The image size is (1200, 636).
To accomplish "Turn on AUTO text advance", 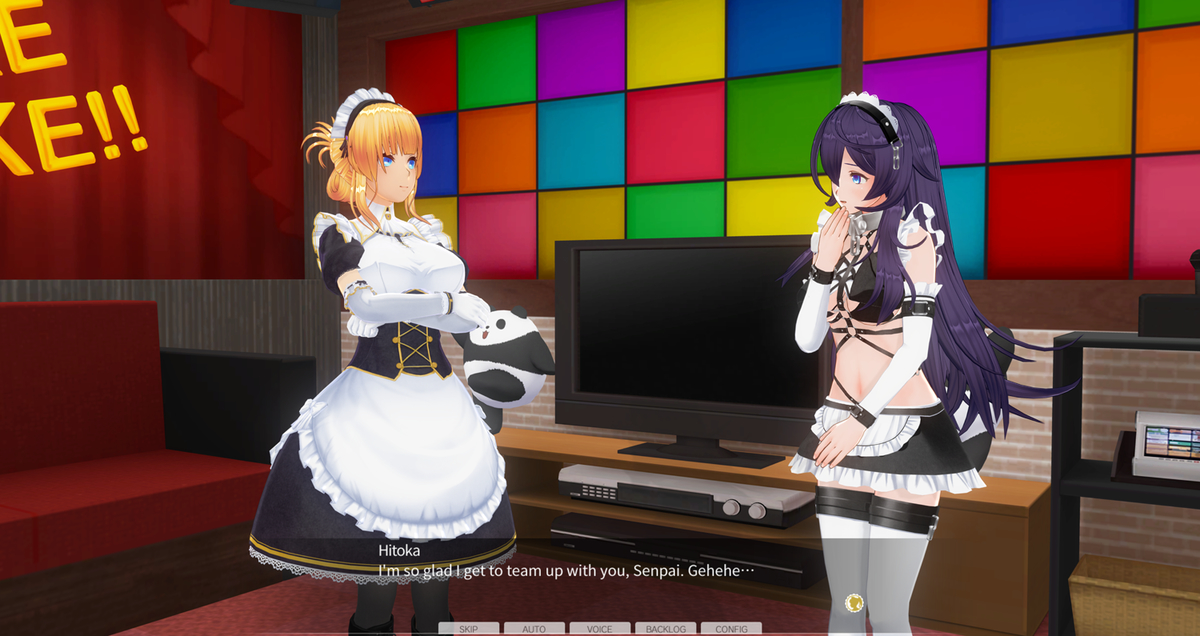I will pyautogui.click(x=534, y=629).
